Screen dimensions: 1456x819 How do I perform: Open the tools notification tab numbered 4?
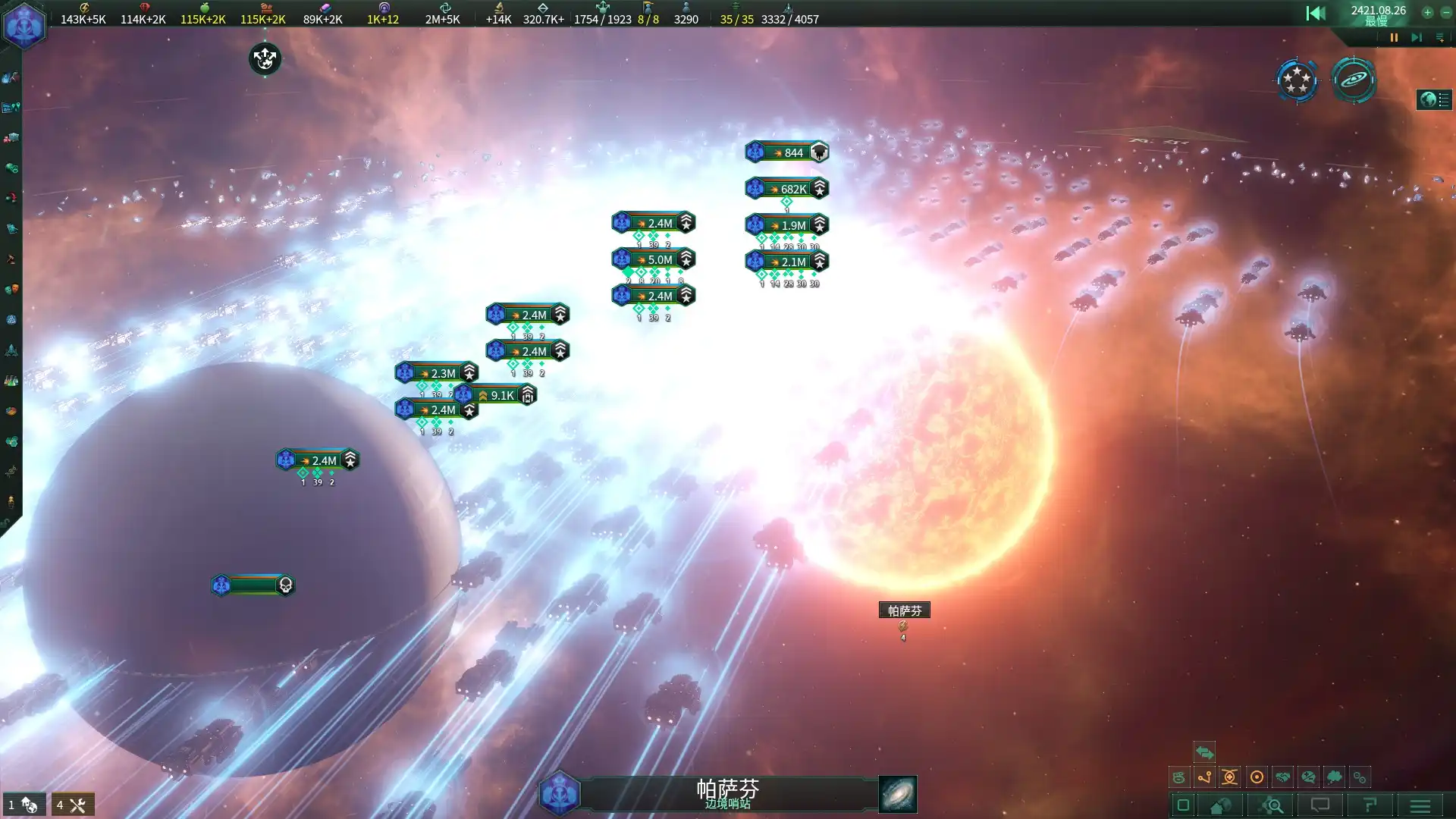(73, 805)
